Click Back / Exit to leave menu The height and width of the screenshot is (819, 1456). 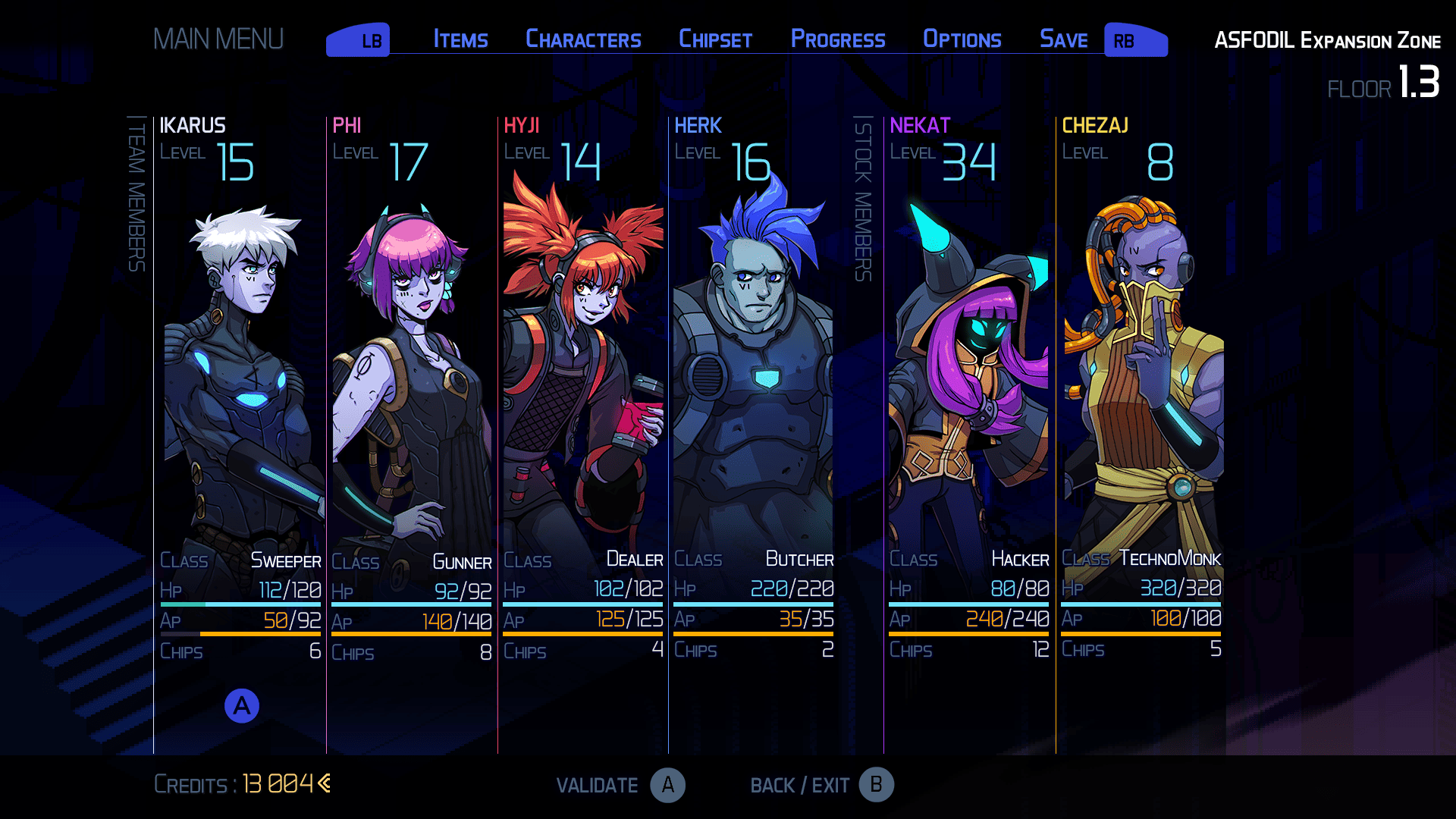pyautogui.click(x=822, y=785)
